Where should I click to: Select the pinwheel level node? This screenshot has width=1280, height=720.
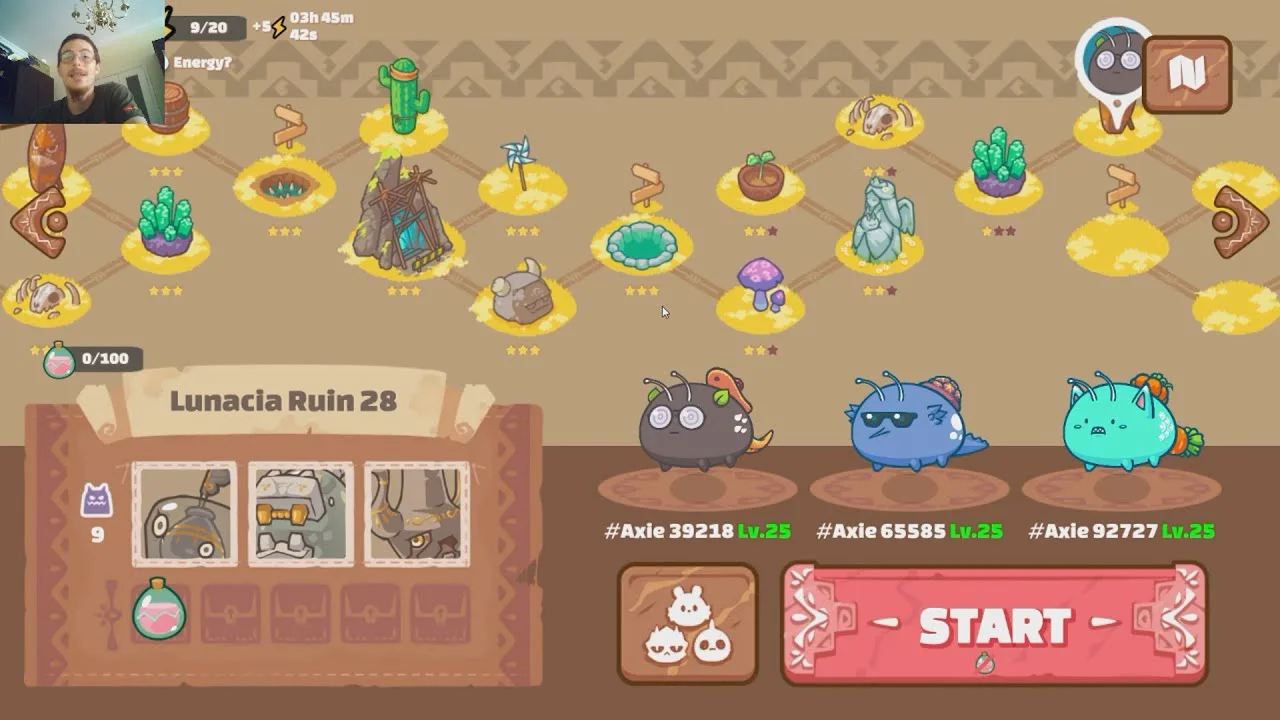coord(520,168)
